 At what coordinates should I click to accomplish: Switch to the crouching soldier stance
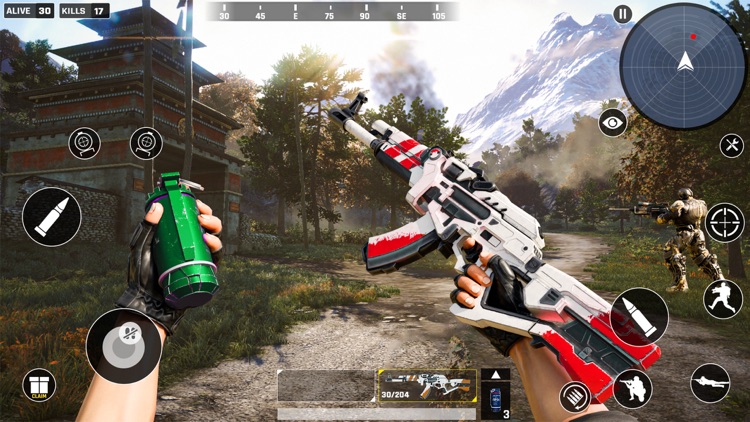click(x=633, y=389)
